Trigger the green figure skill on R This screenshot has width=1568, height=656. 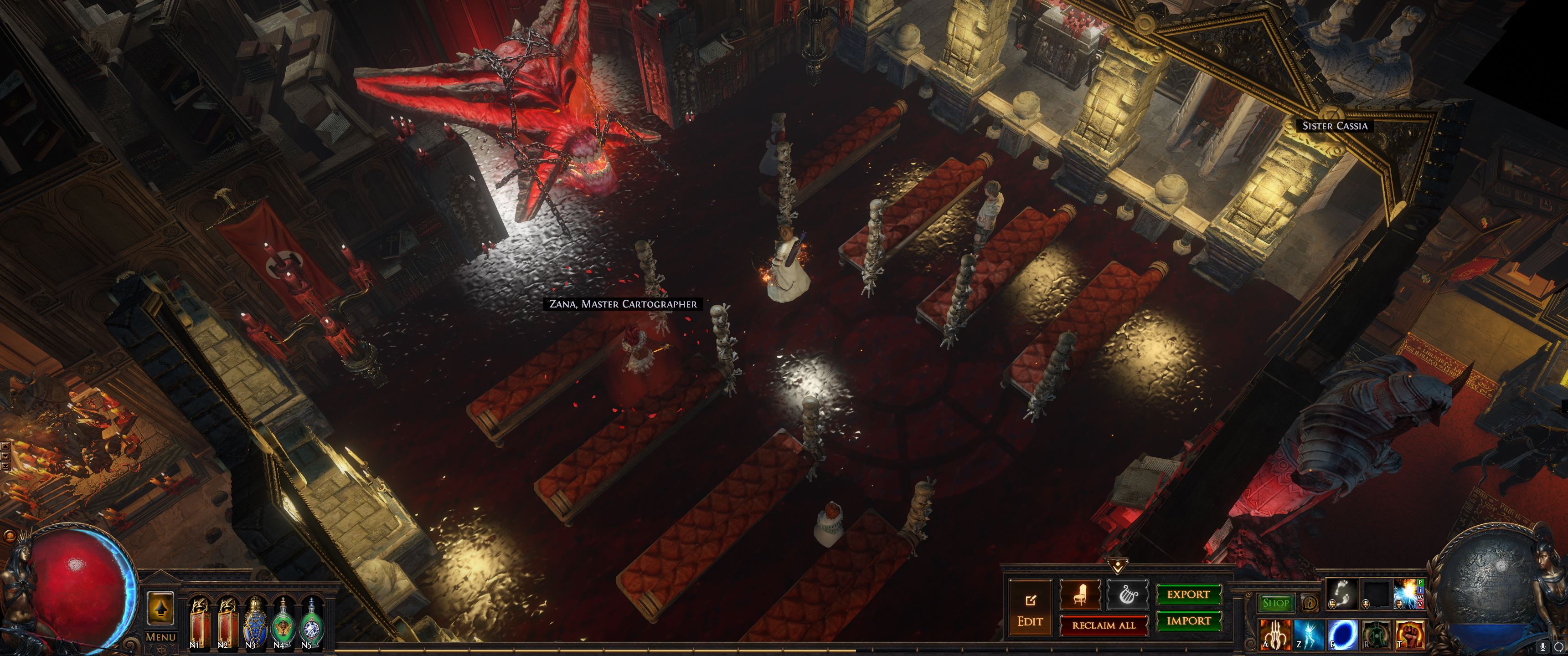[1375, 634]
